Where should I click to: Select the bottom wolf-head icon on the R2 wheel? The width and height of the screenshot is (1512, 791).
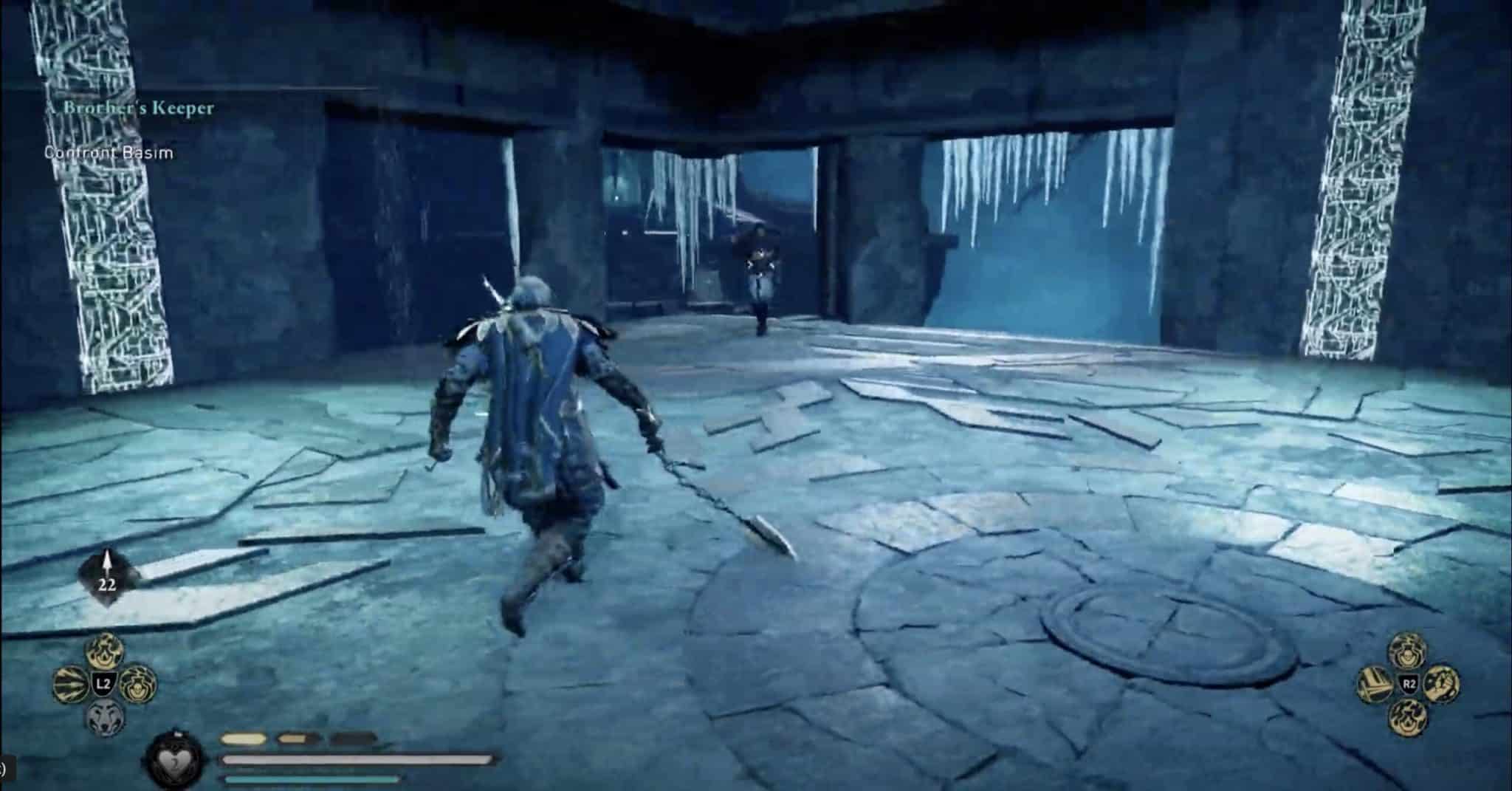[x=1408, y=718]
